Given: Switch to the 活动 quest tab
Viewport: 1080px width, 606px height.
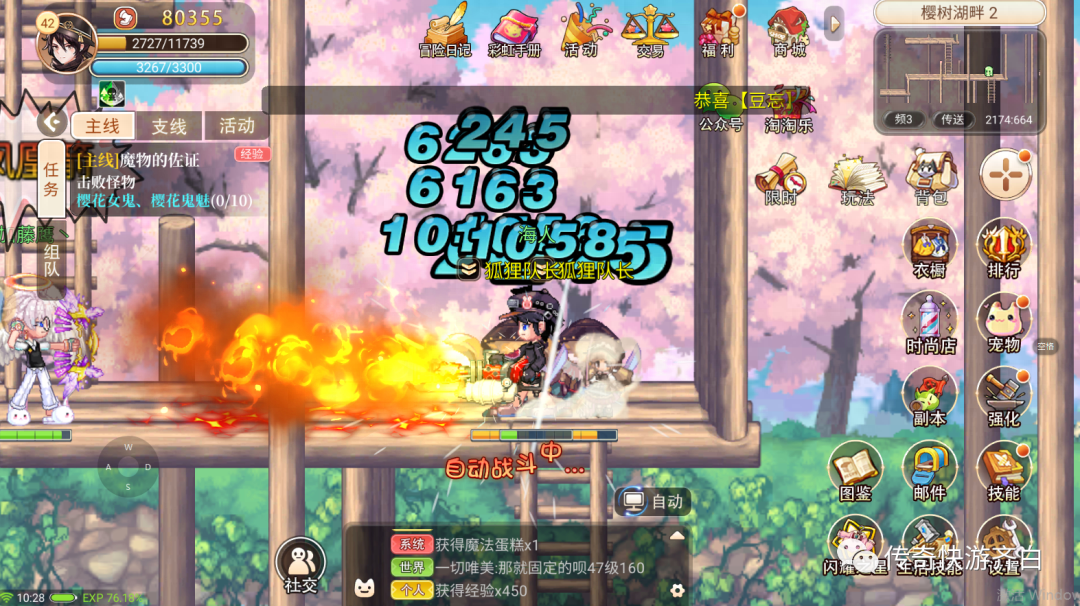Looking at the screenshot, I should click(236, 126).
